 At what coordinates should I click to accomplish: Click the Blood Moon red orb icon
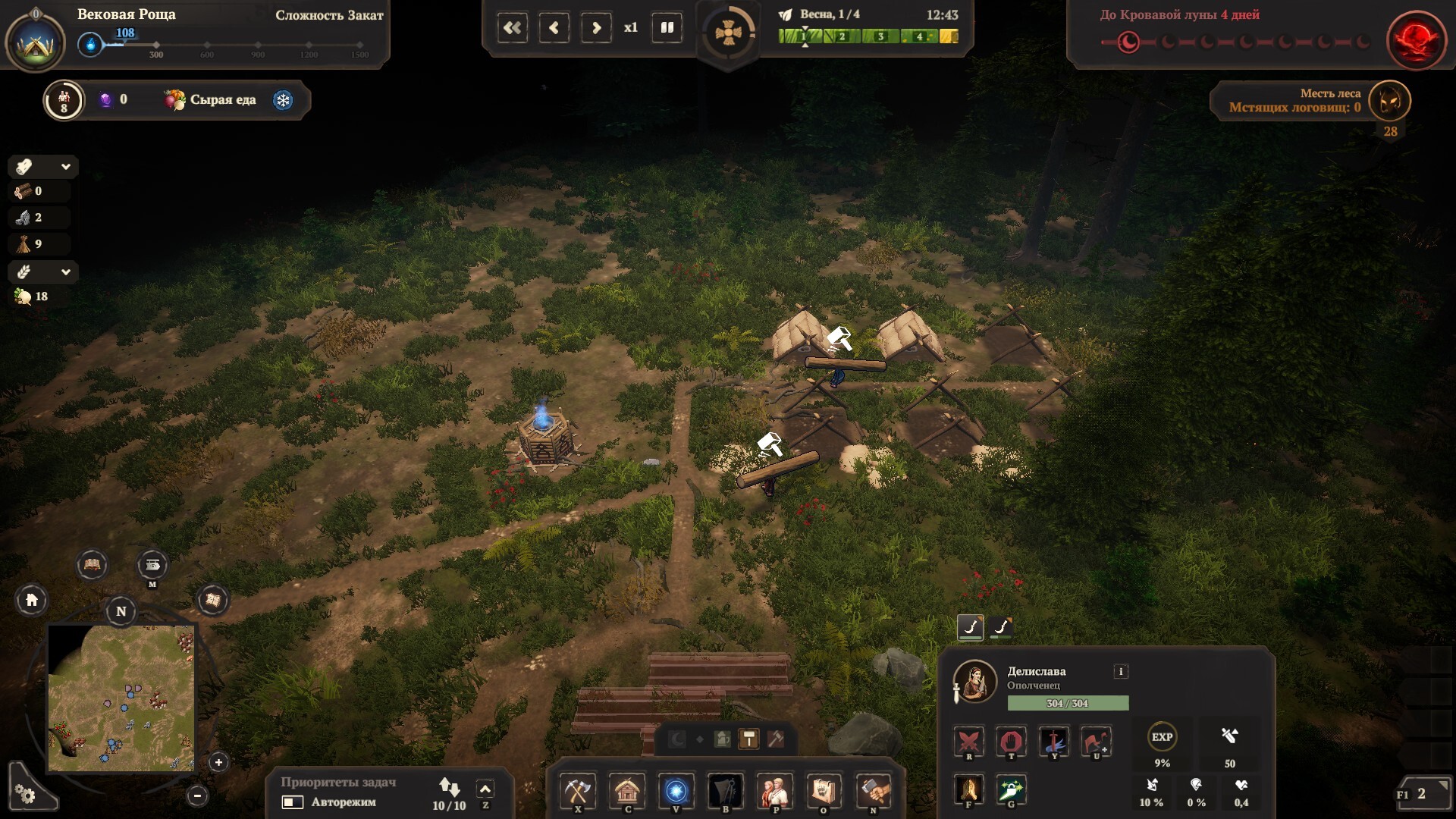click(1414, 39)
